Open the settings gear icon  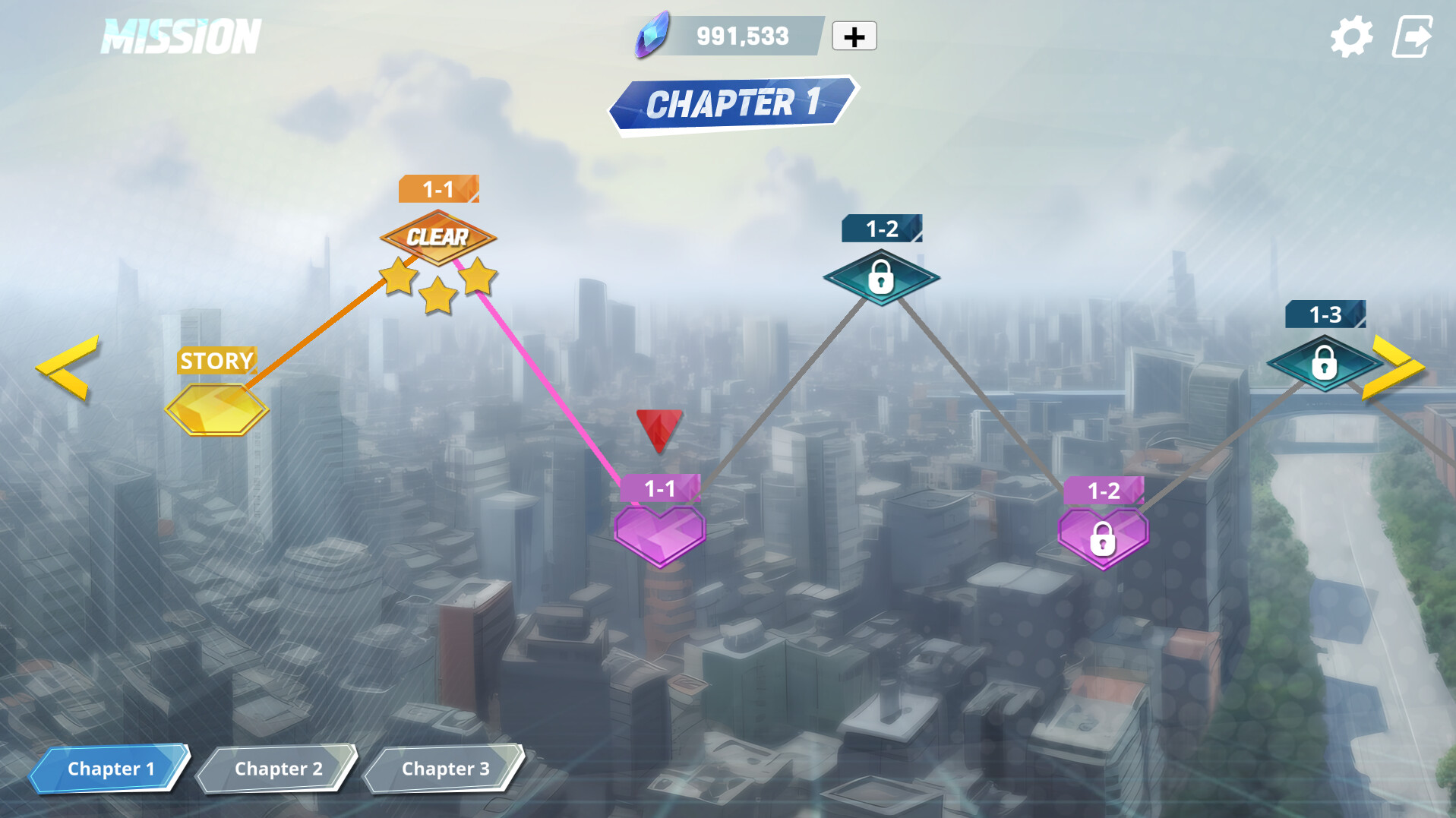(x=1350, y=34)
